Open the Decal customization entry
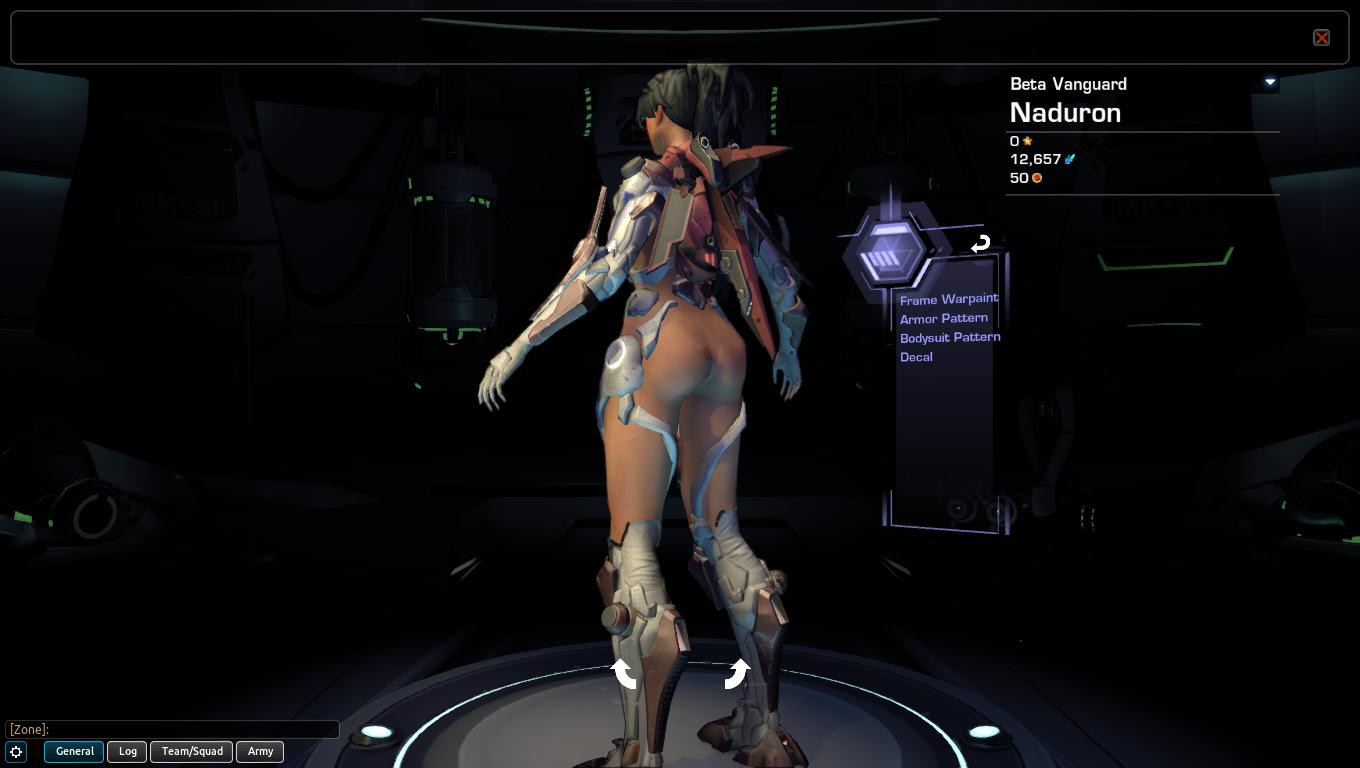This screenshot has height=768, width=1360. [916, 357]
